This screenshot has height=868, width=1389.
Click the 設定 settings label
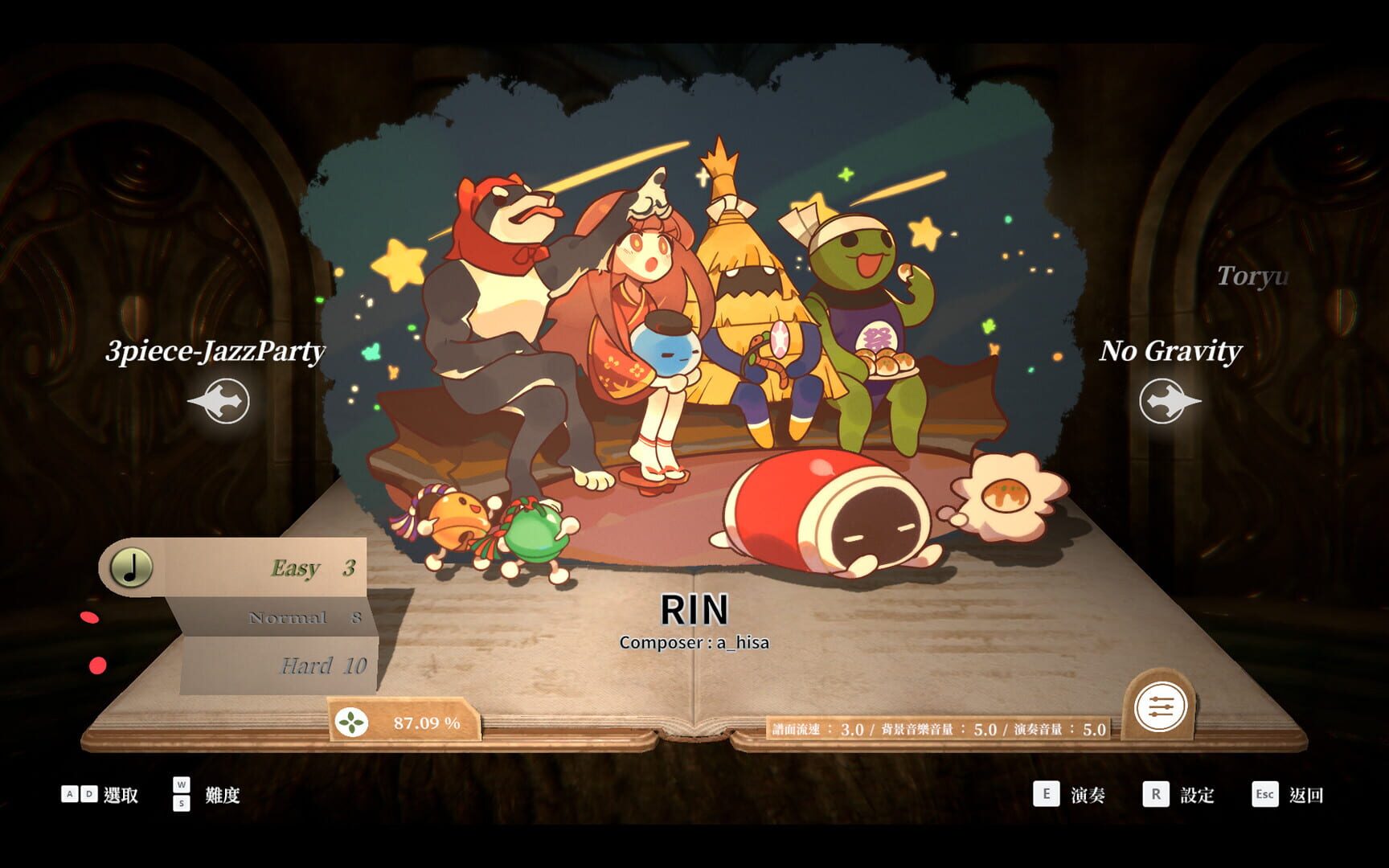point(1198,796)
